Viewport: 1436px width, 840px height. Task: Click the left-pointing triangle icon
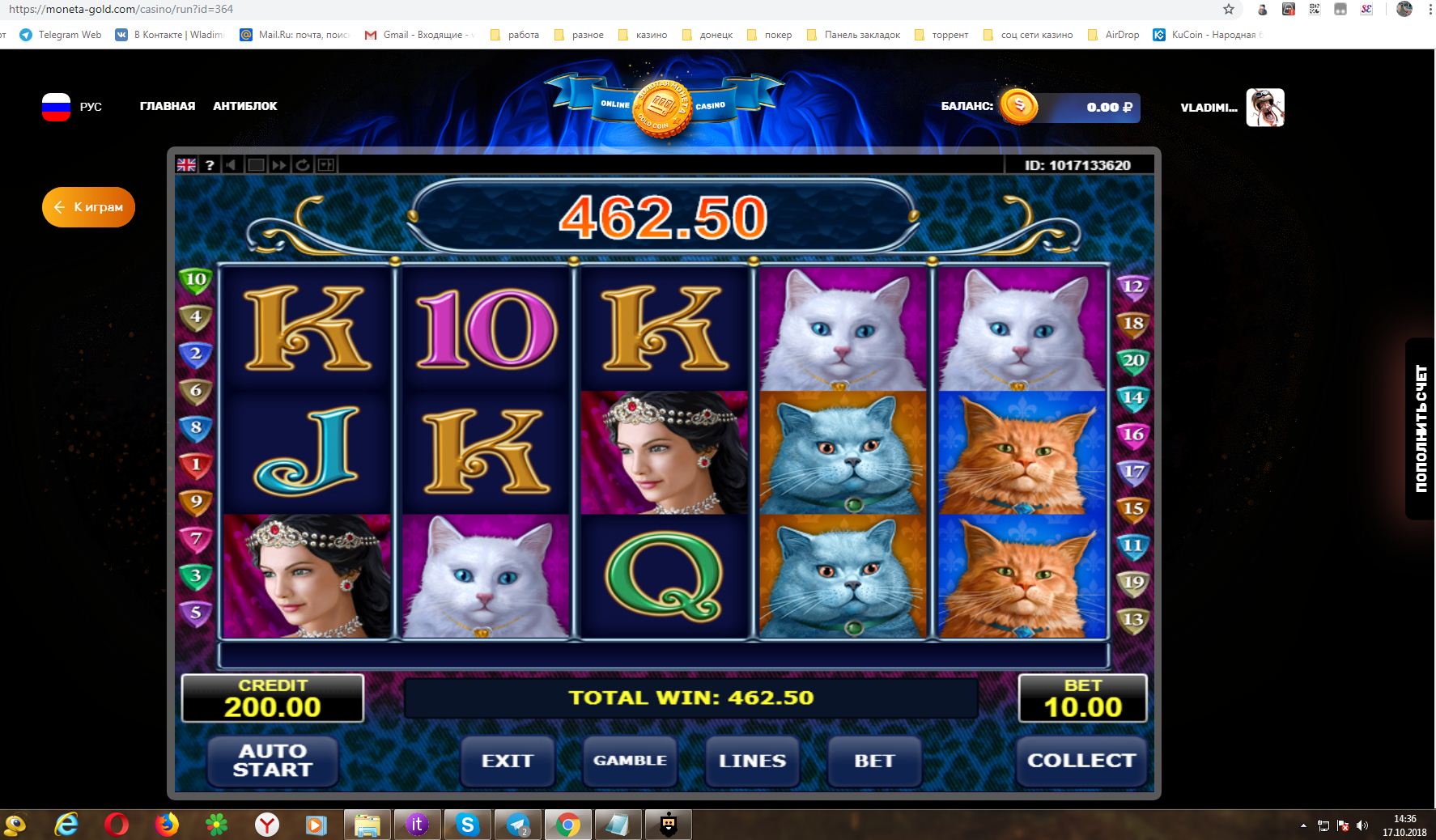tap(232, 165)
